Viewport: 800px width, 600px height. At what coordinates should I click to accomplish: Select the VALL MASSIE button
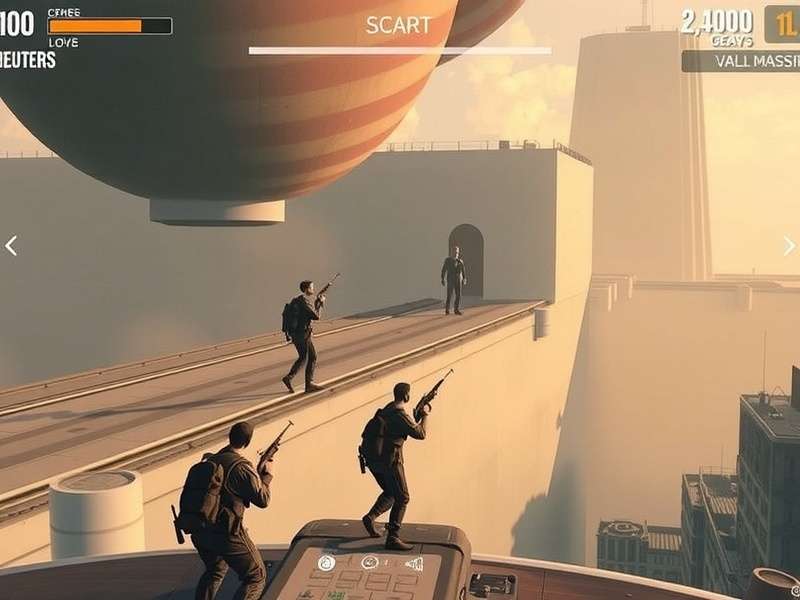click(x=742, y=61)
